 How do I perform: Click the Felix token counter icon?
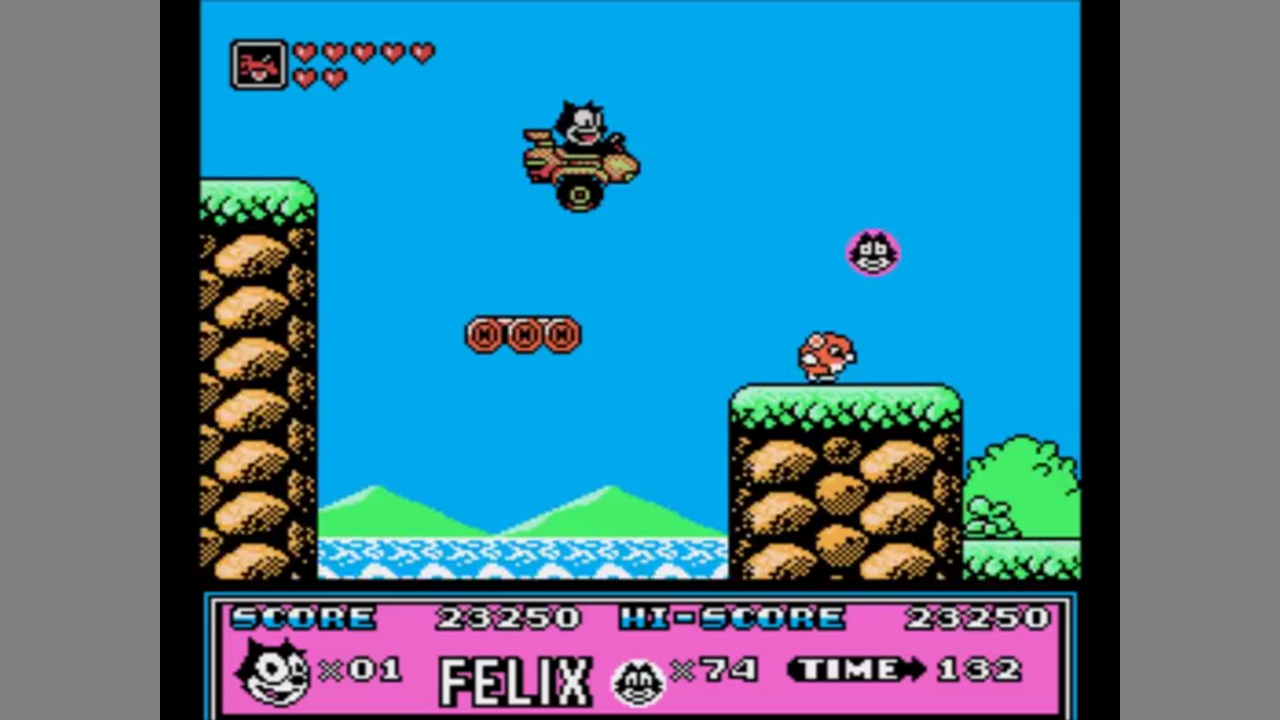639,682
